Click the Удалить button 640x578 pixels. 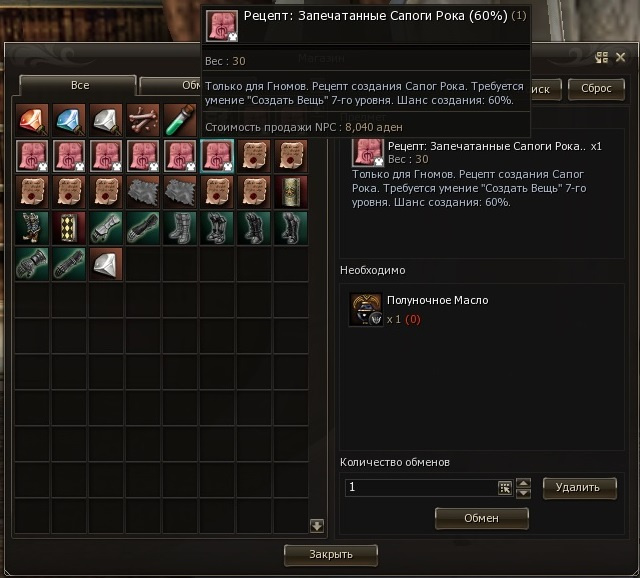[579, 487]
